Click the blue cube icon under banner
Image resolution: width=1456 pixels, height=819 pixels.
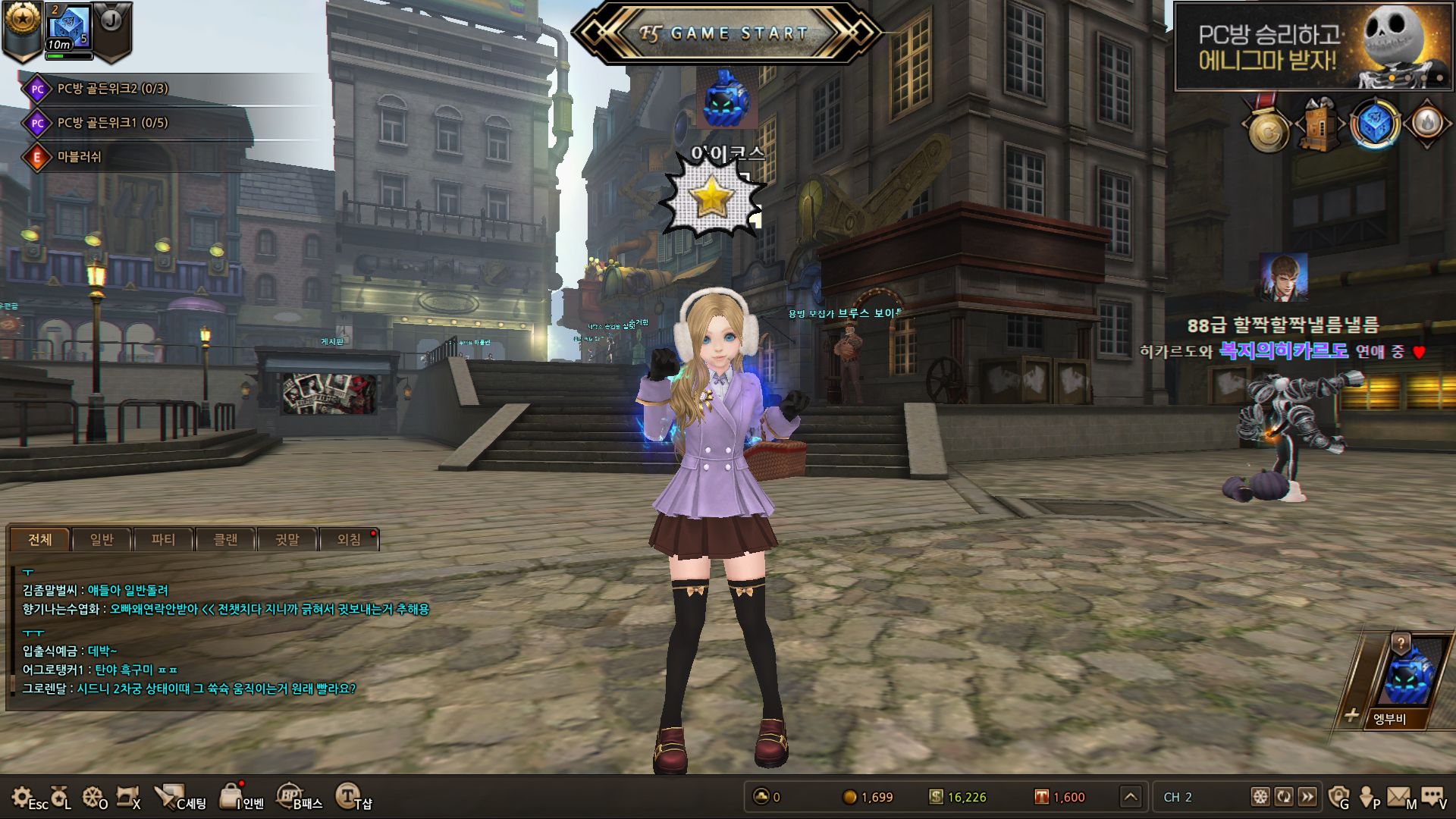point(1374,124)
